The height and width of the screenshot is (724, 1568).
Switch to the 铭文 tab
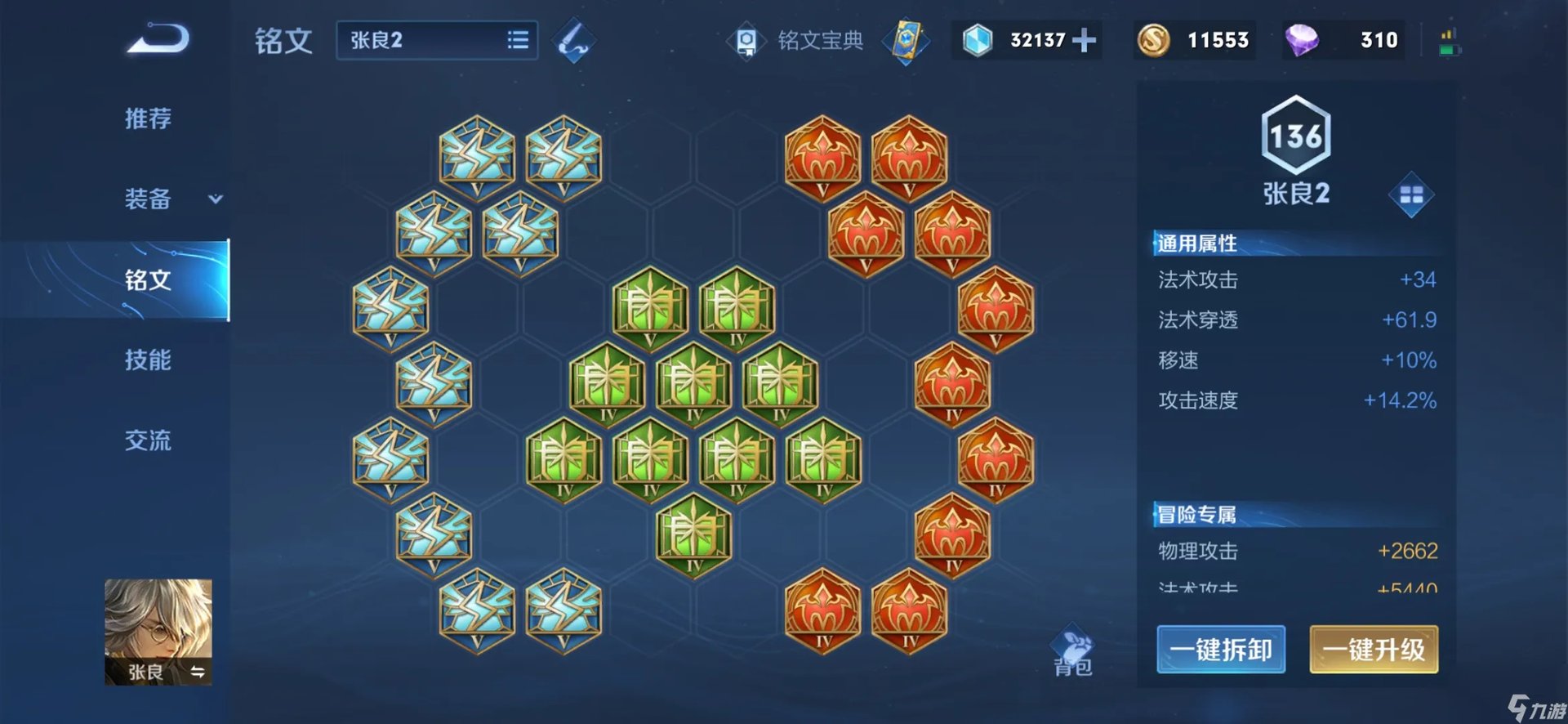tap(148, 280)
